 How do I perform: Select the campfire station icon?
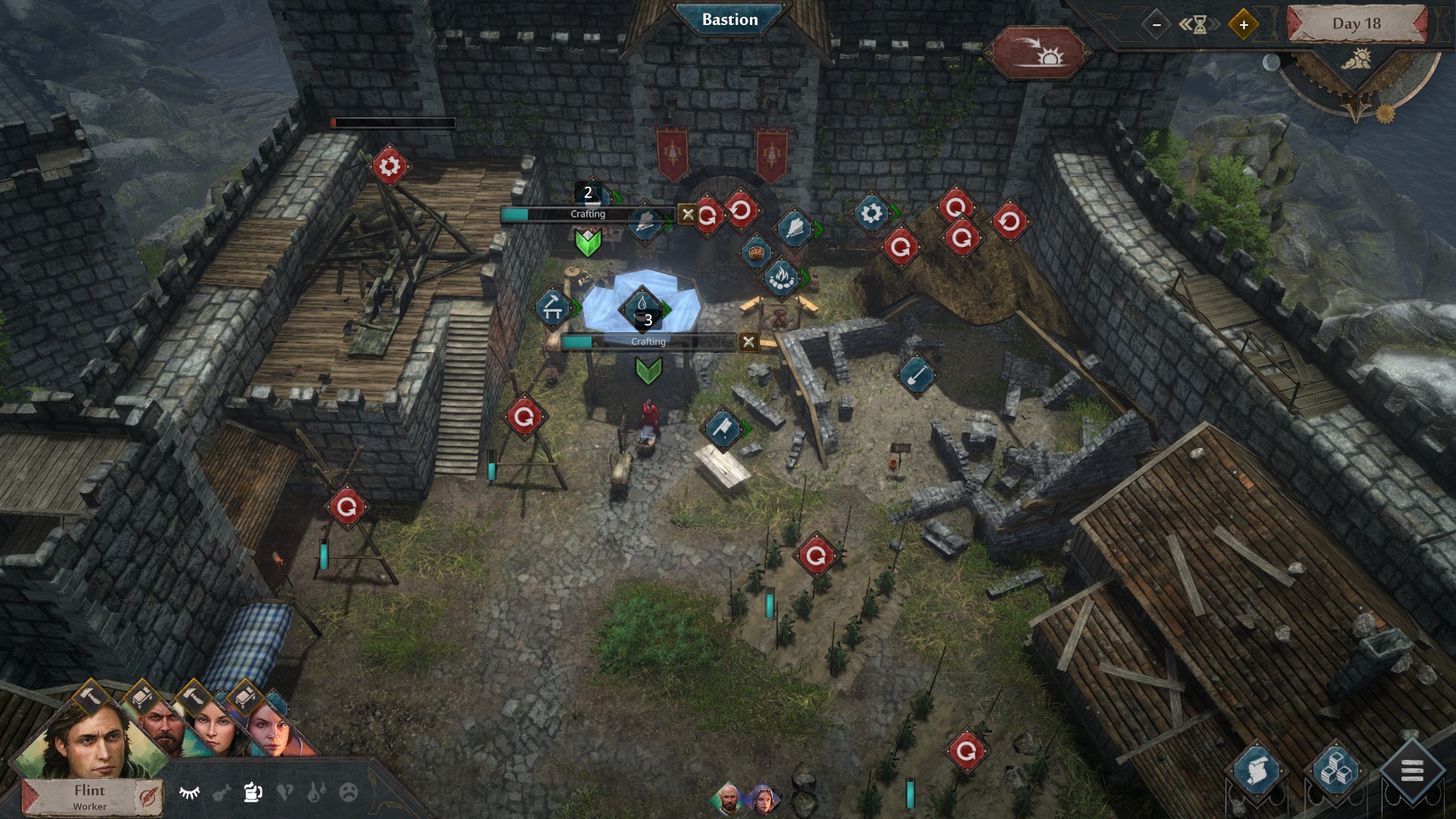coord(780,278)
